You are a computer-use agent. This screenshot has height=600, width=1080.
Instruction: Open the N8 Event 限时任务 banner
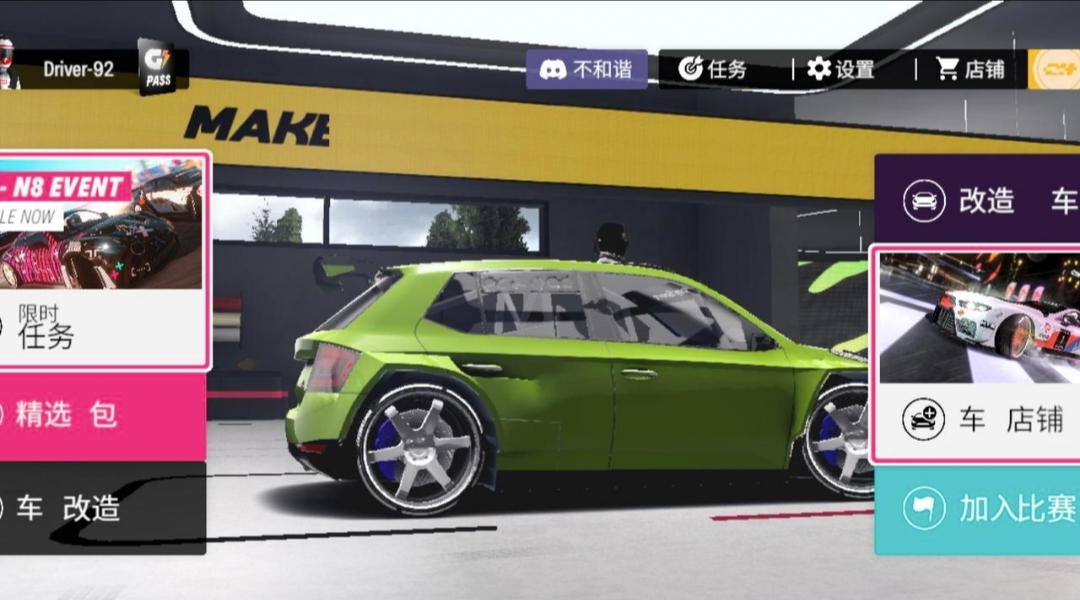click(102, 260)
